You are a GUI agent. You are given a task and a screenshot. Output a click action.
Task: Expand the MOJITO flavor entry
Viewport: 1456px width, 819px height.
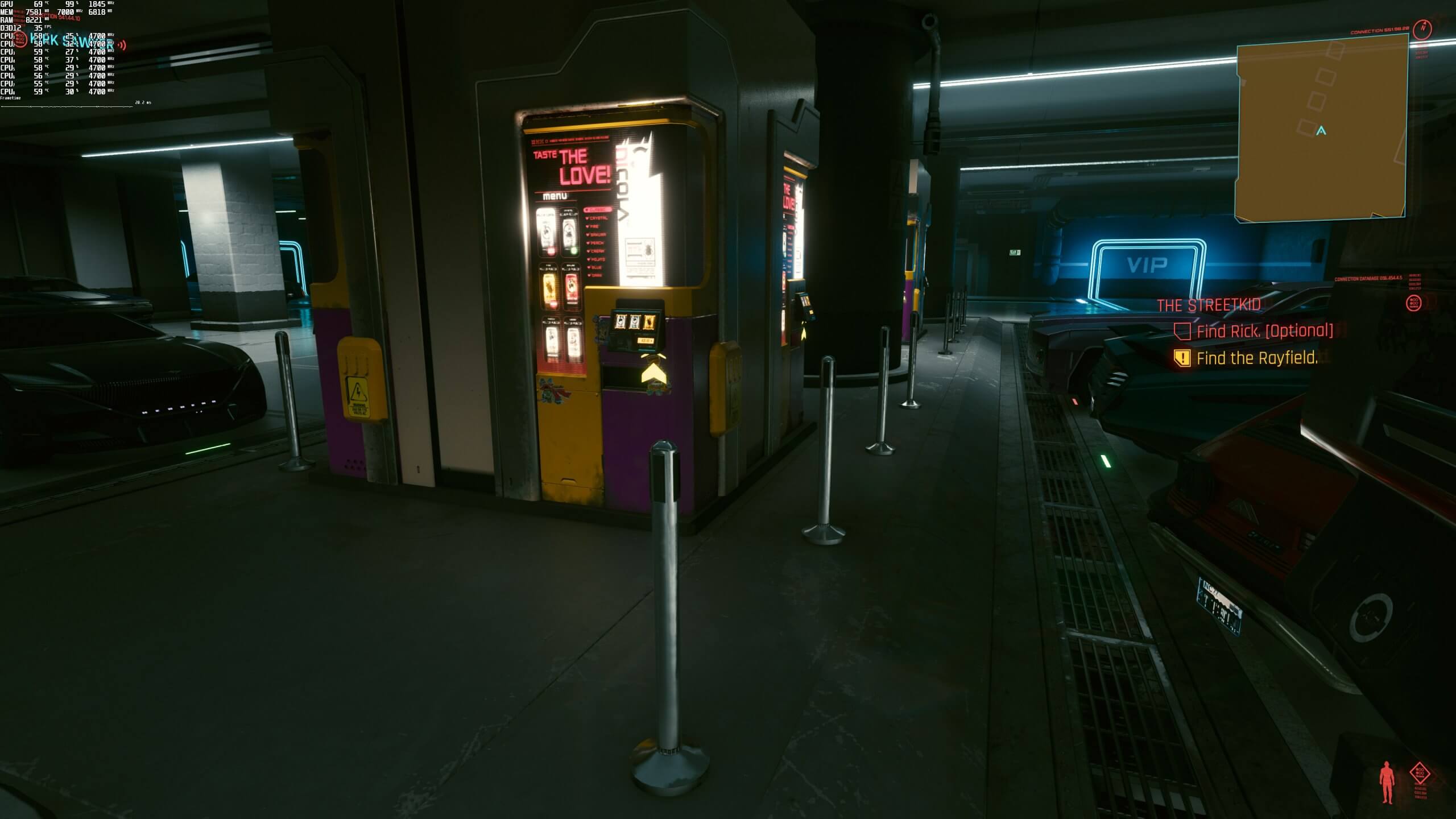[597, 259]
